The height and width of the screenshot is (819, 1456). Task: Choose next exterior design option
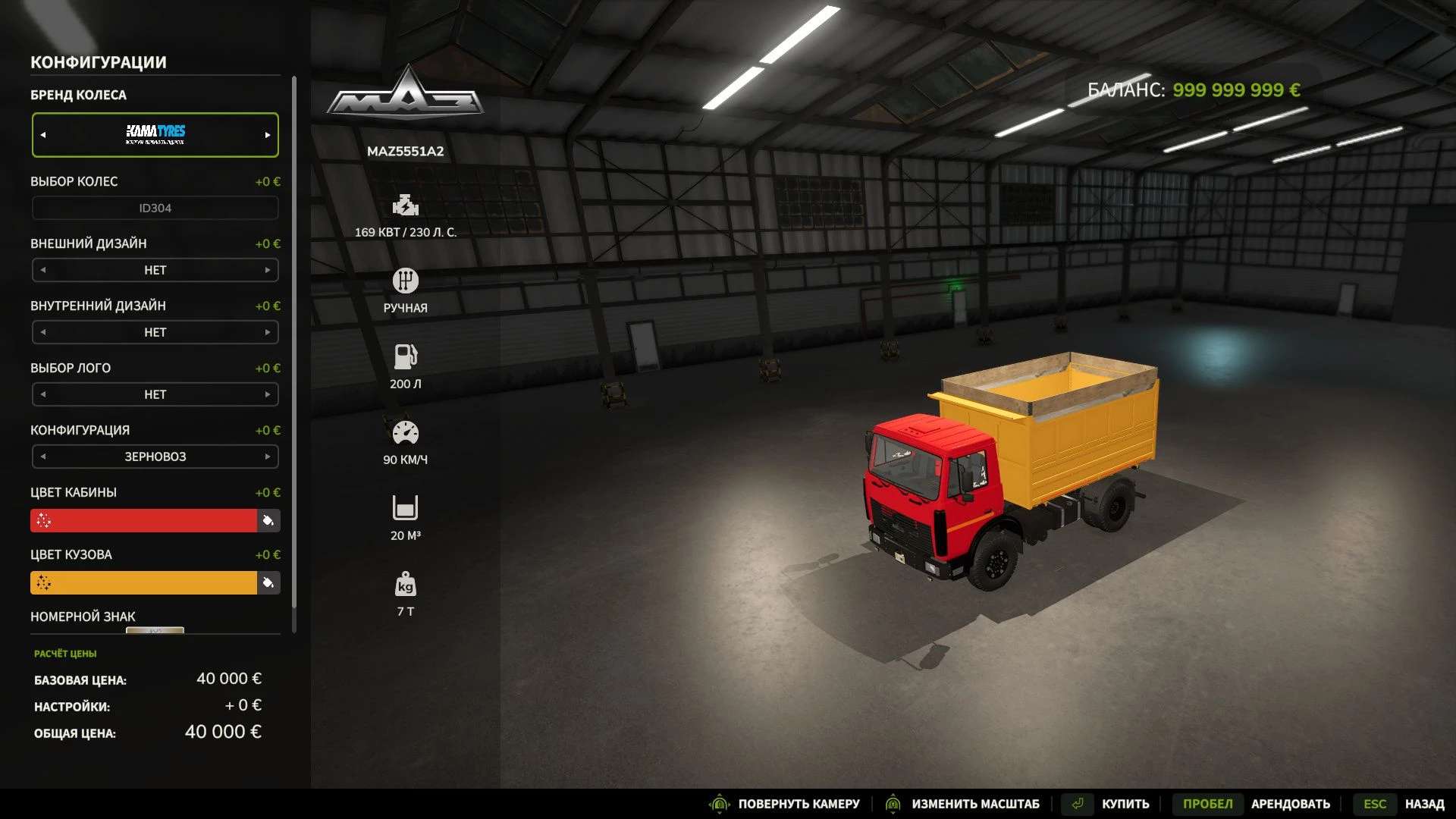(268, 270)
